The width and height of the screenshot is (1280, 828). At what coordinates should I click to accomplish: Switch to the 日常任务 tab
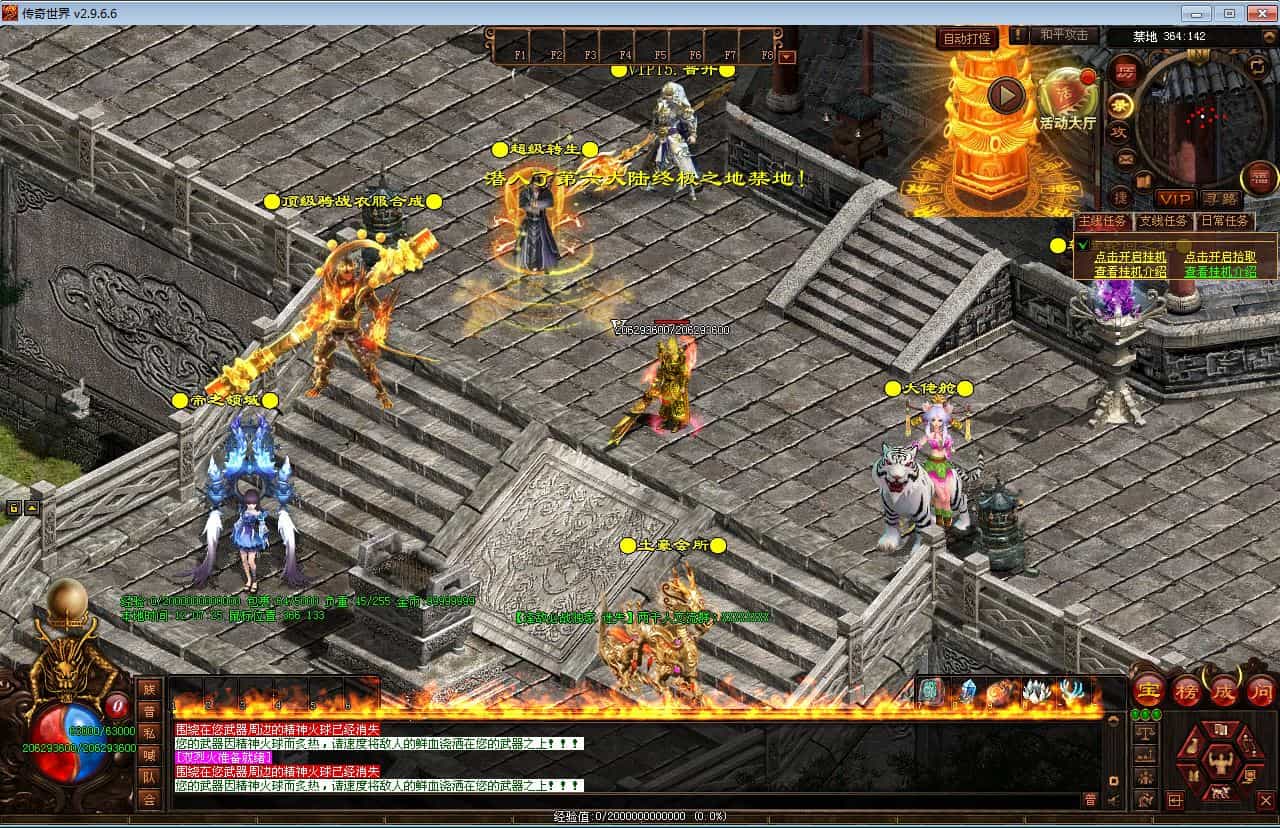pyautogui.click(x=1225, y=221)
